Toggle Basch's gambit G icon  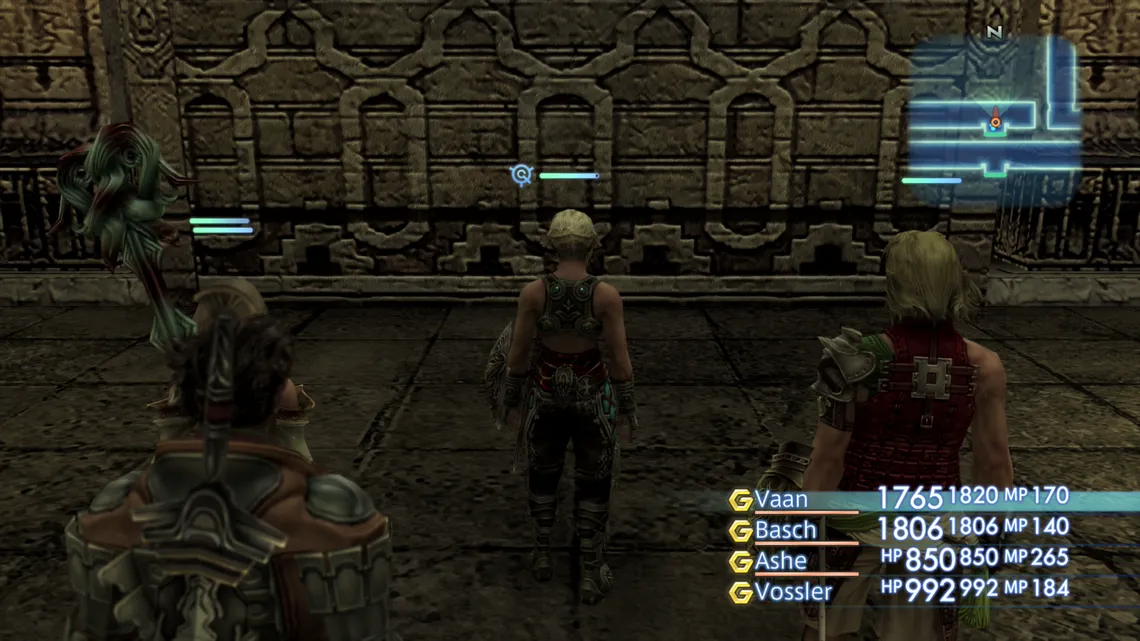(x=740, y=531)
